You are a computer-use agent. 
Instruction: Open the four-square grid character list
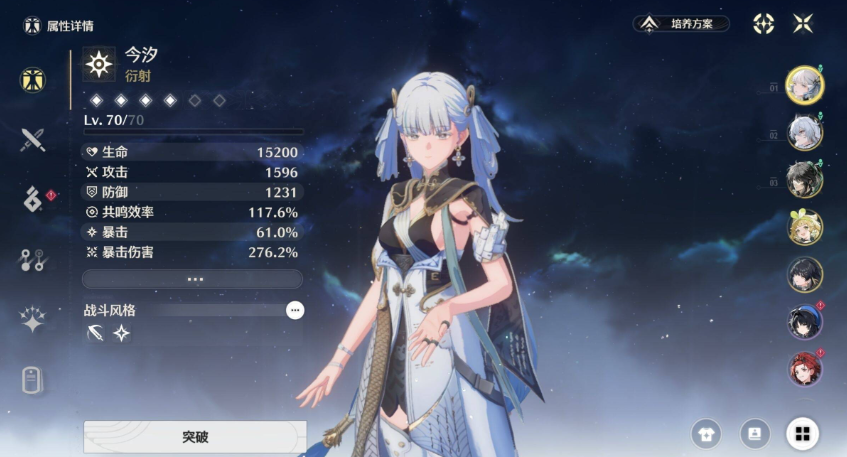coord(801,433)
